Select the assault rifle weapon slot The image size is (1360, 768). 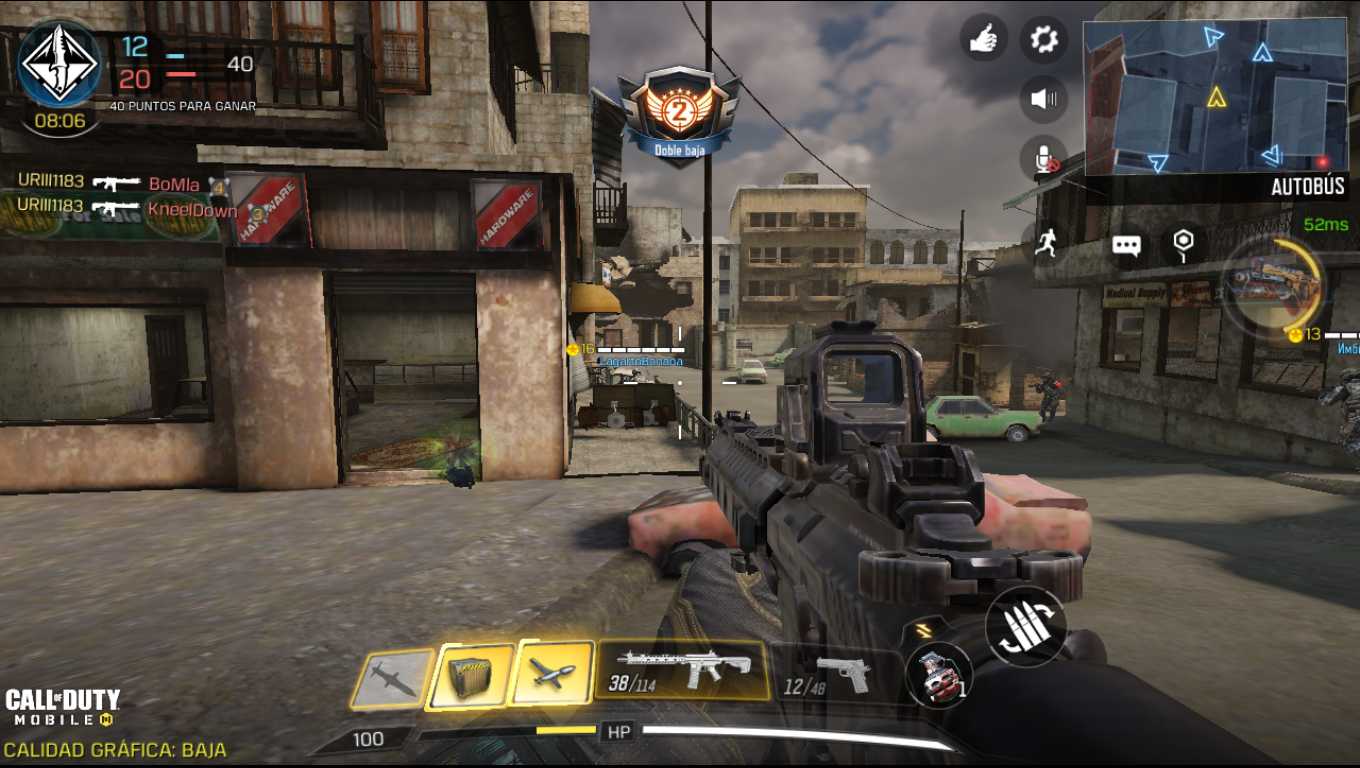(x=683, y=670)
